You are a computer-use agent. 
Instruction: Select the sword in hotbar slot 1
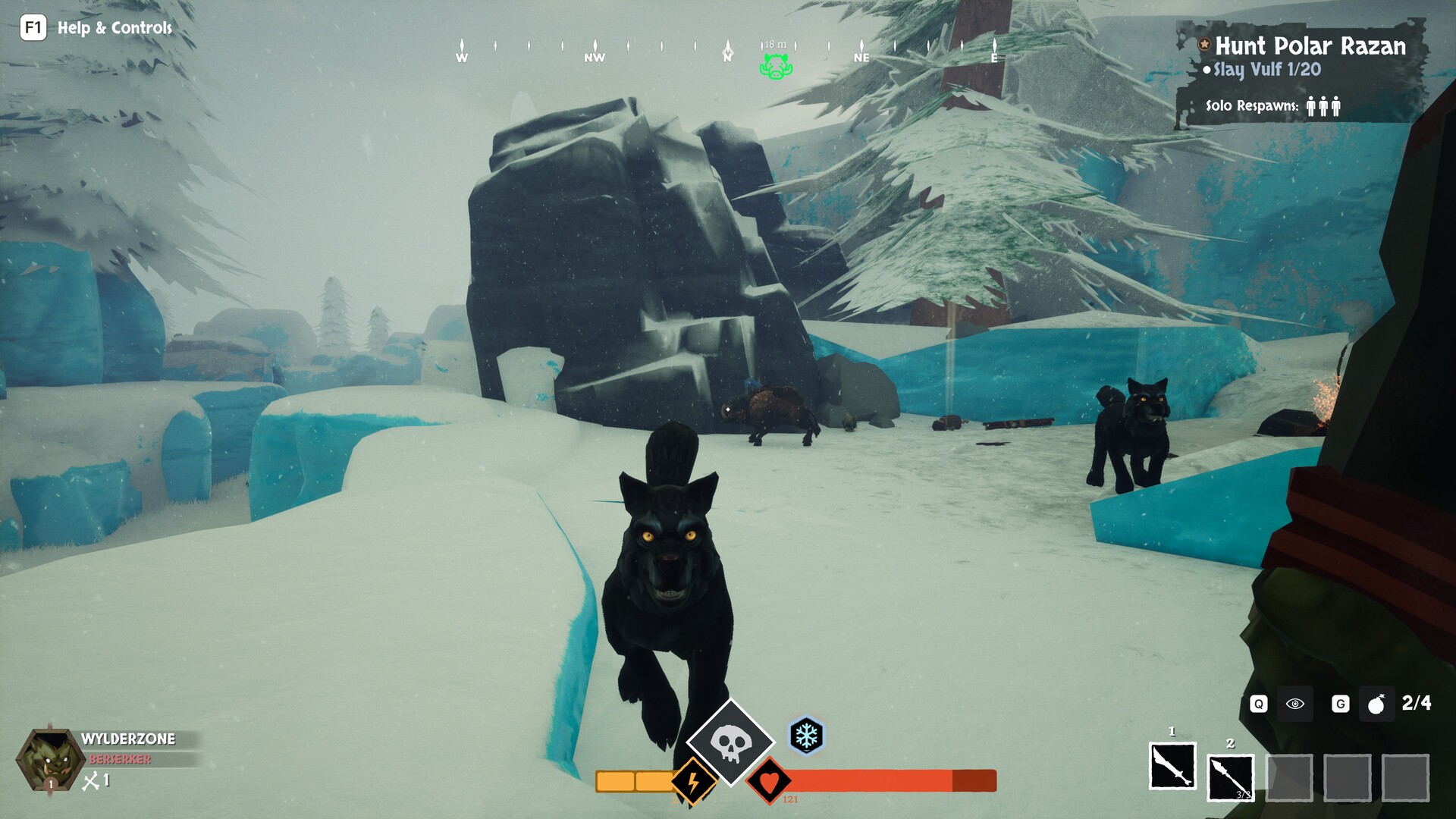[x=1172, y=766]
